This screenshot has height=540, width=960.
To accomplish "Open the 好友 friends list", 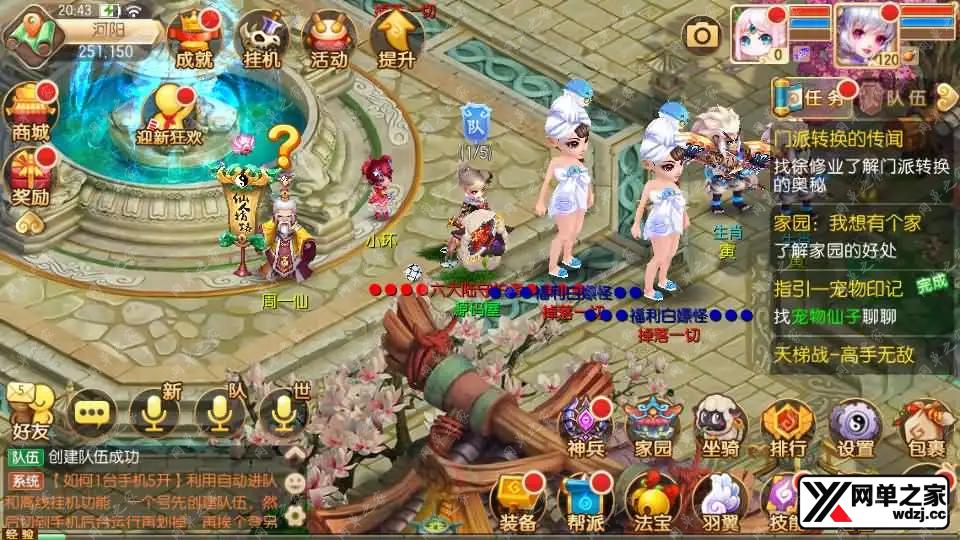I will click(31, 412).
